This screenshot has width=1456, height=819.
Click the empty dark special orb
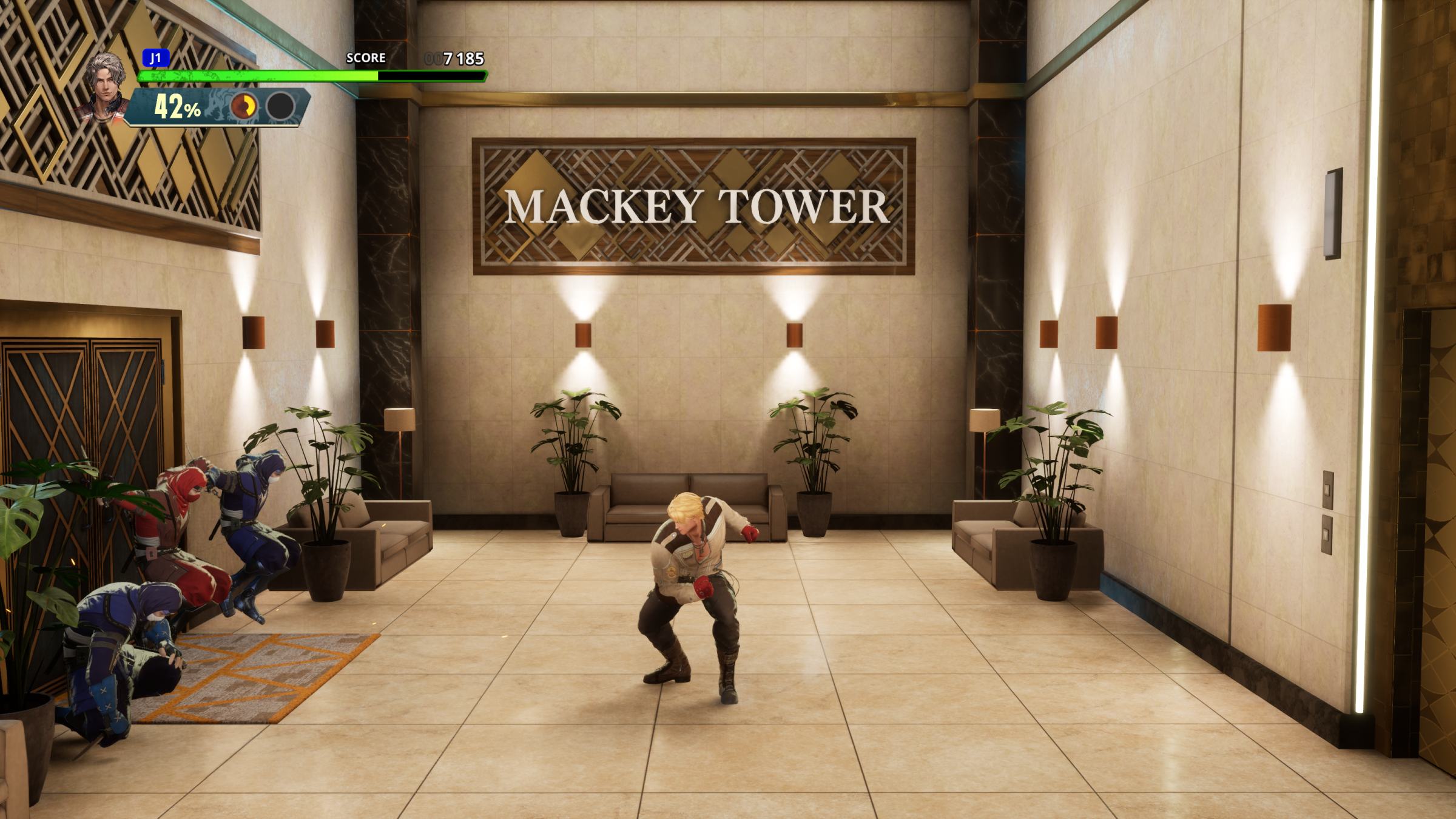click(x=280, y=107)
